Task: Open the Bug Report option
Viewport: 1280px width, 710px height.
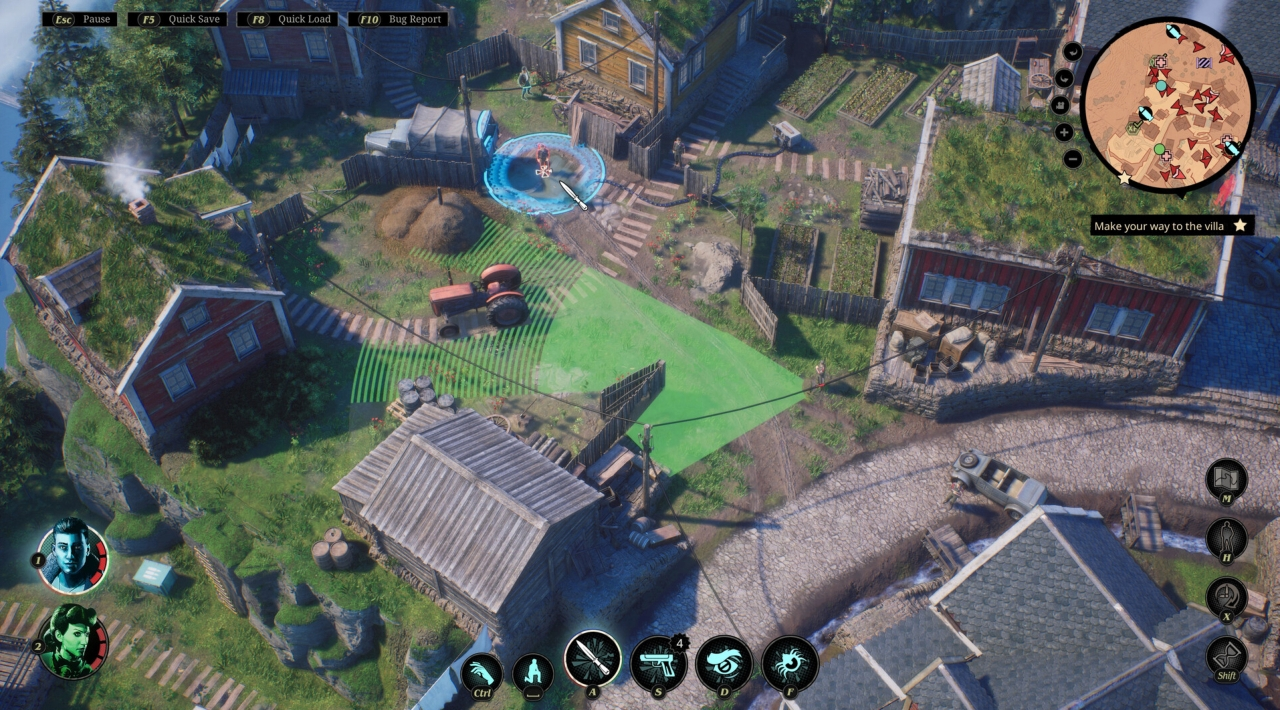Action: [401, 19]
